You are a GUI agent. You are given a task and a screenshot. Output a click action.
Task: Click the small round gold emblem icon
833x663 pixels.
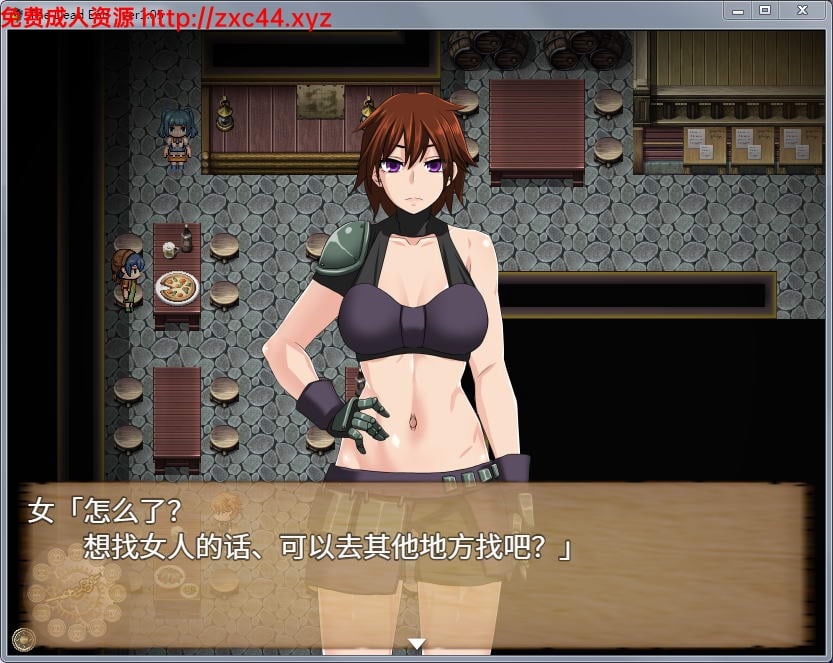pos(22,639)
